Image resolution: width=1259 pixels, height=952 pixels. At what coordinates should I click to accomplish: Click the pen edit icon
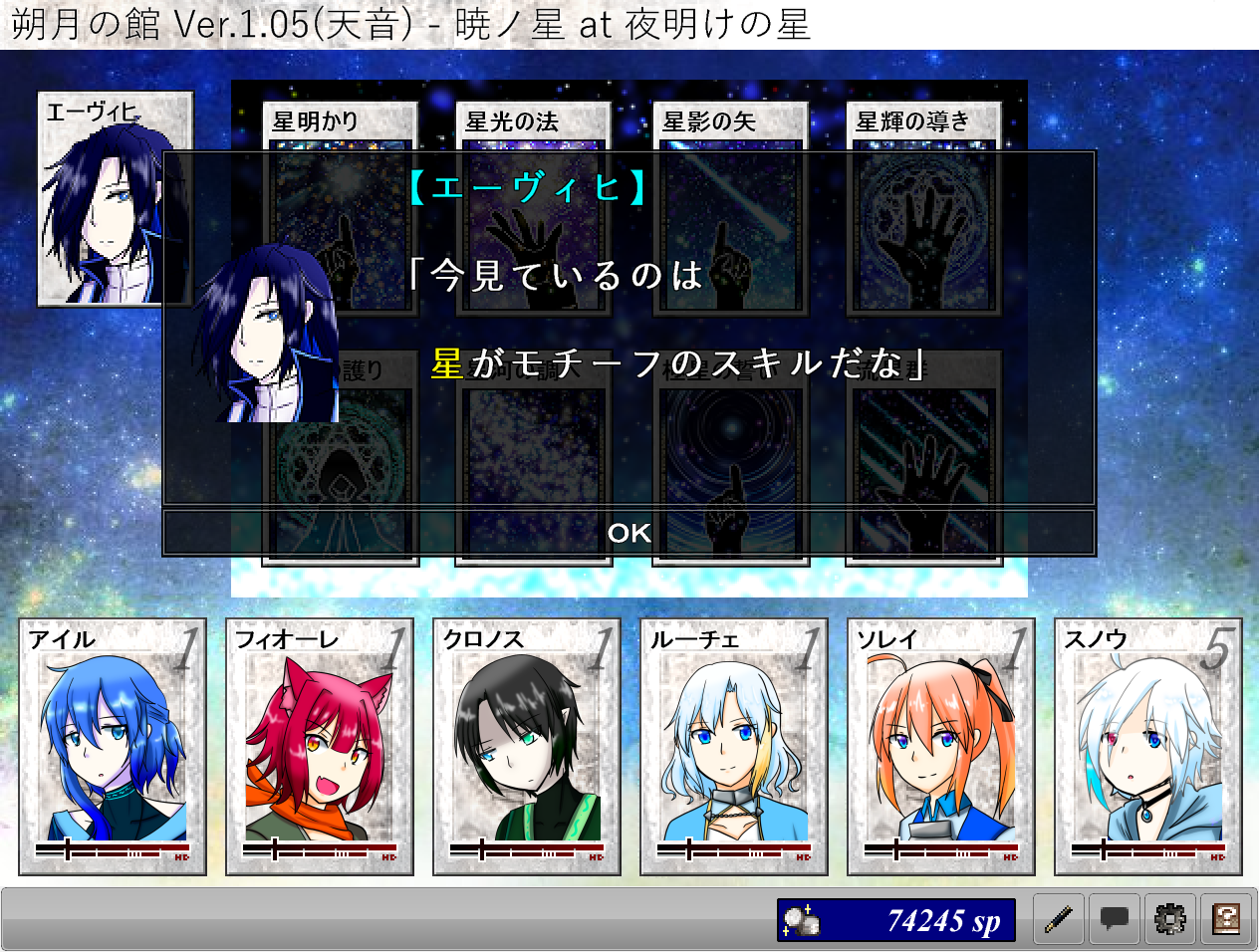pos(1058,919)
